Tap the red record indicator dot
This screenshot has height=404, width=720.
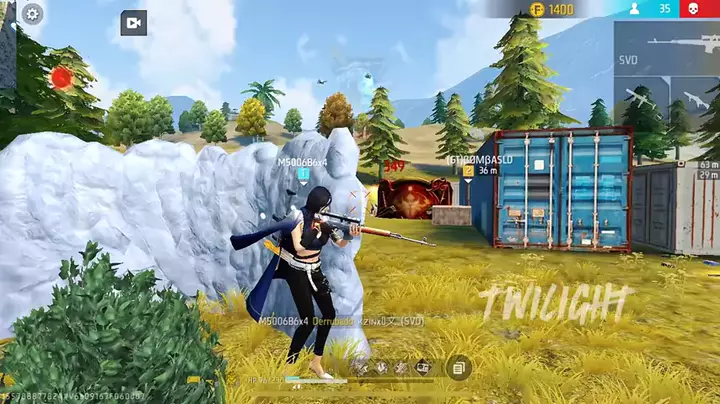click(62, 77)
